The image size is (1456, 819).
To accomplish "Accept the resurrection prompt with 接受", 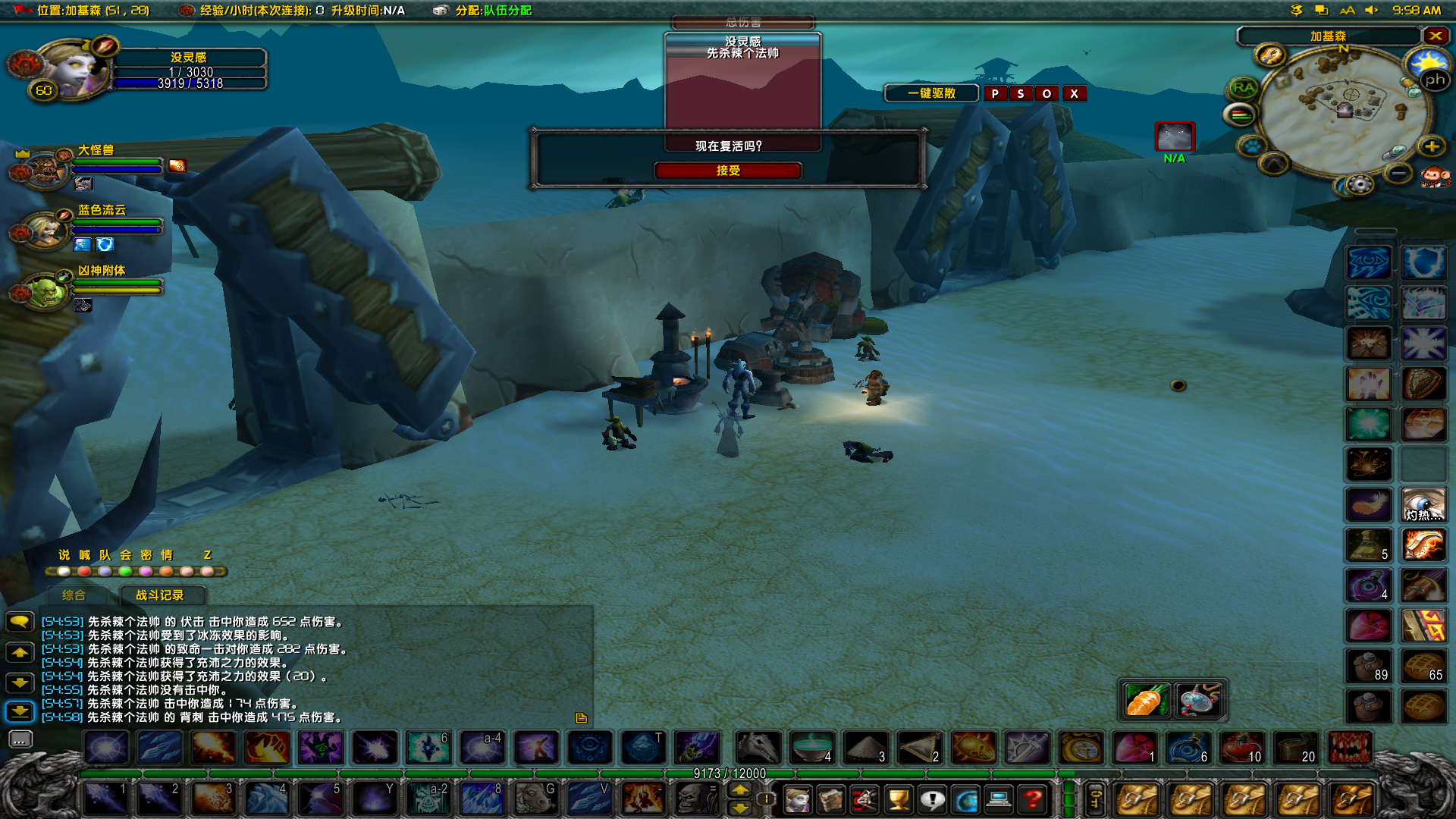I will tap(727, 171).
